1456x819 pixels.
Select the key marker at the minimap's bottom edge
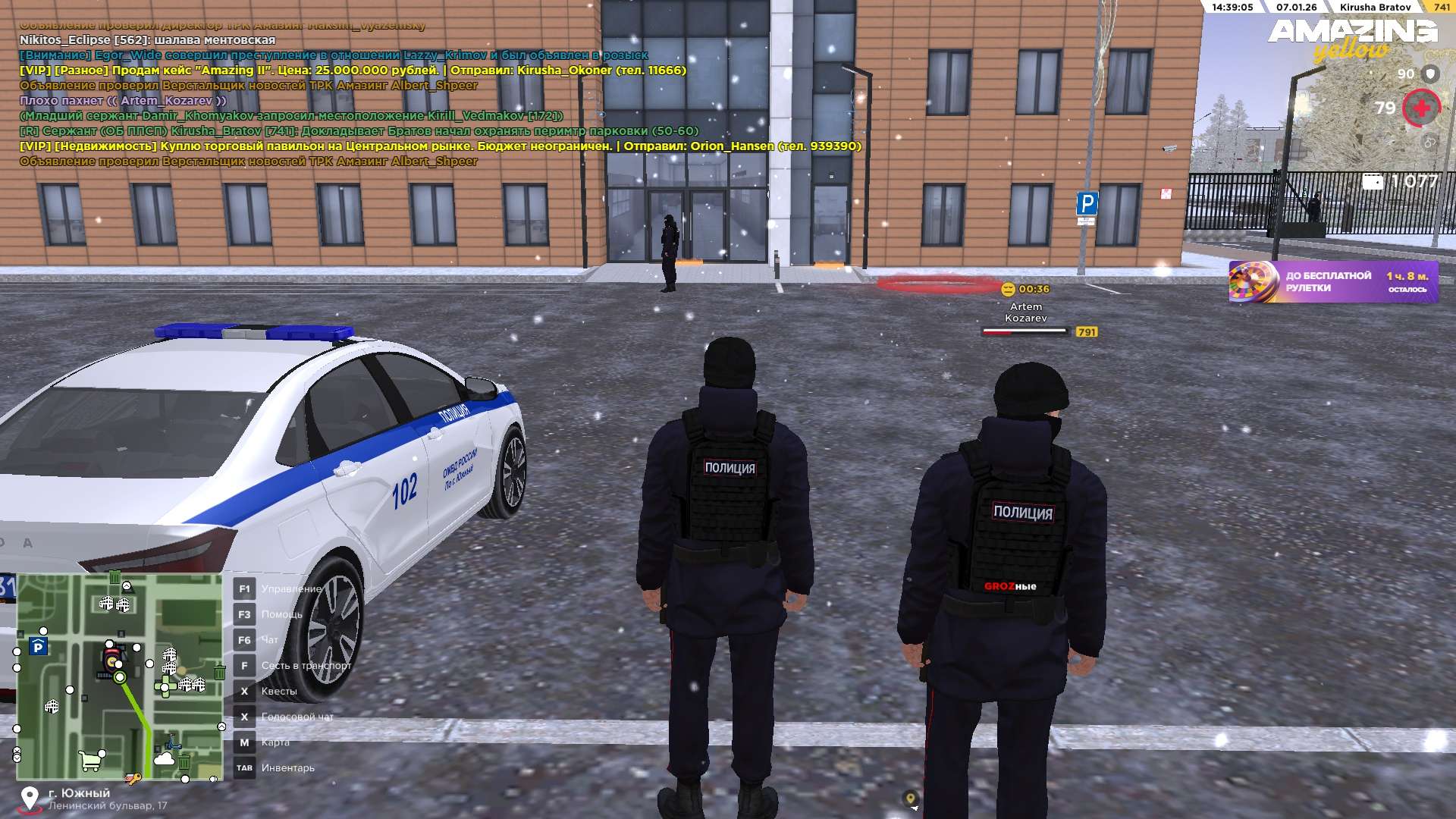[x=133, y=778]
